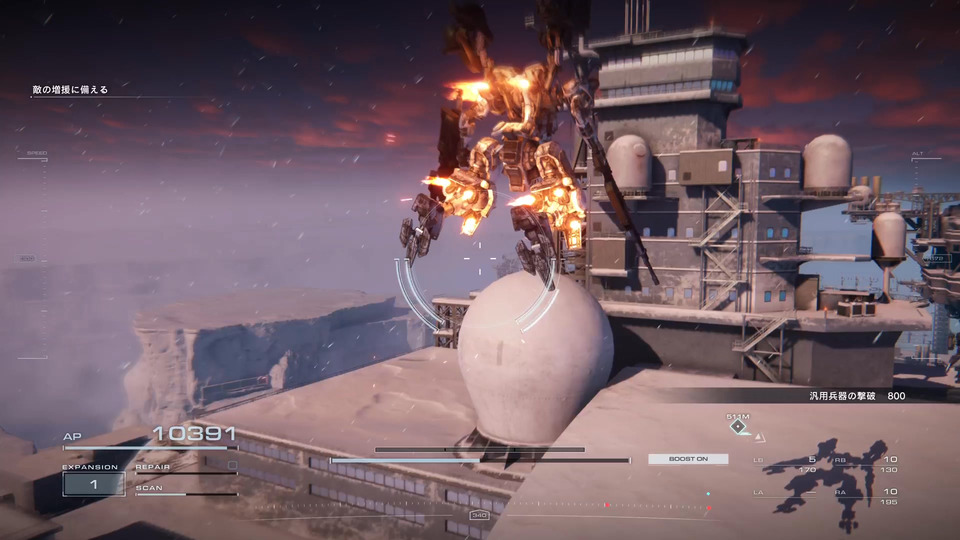
Task: Select the diamond target distance marker
Action: click(738, 427)
